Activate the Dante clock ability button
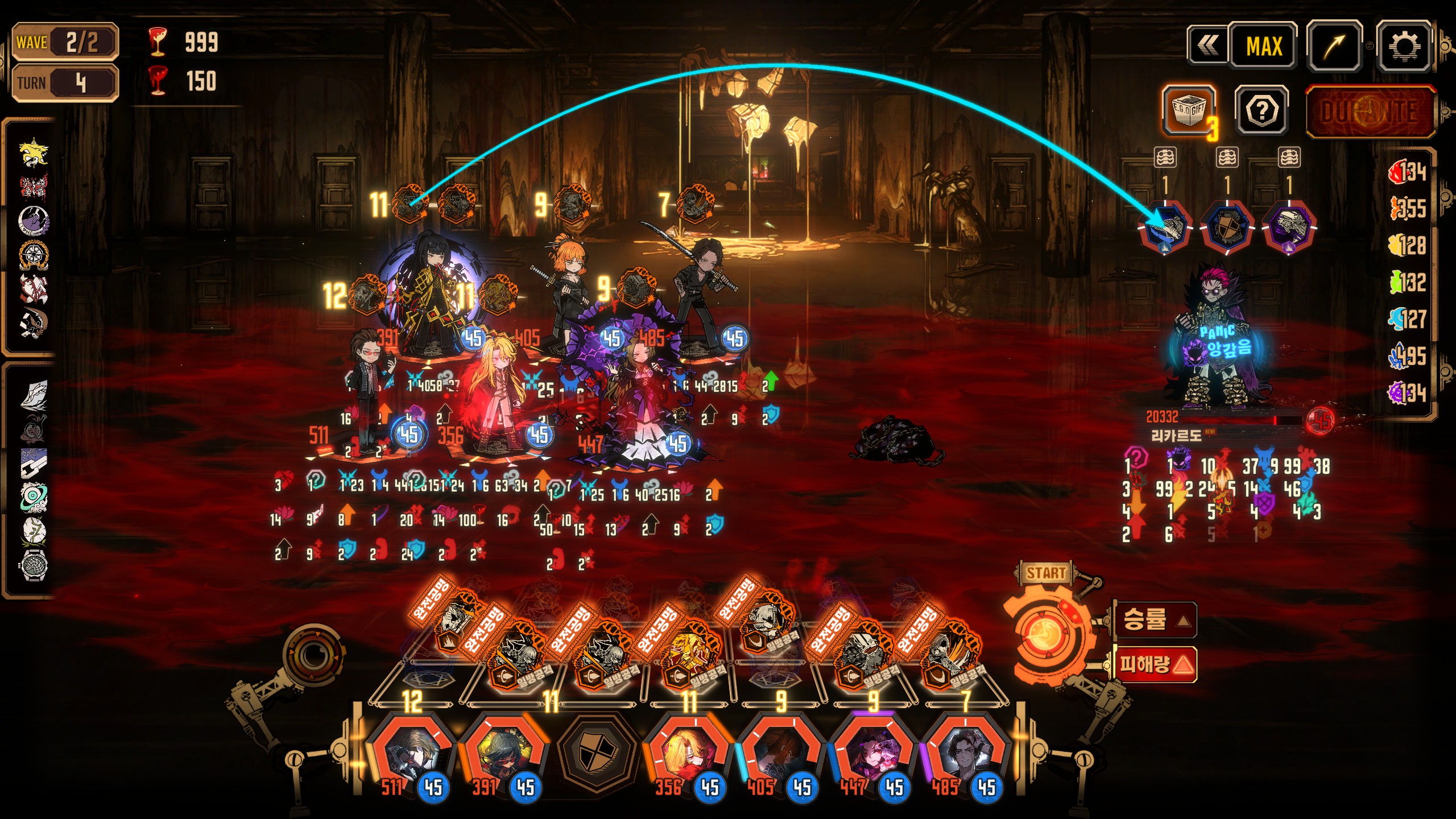The width and height of the screenshot is (1456, 819). click(1370, 112)
